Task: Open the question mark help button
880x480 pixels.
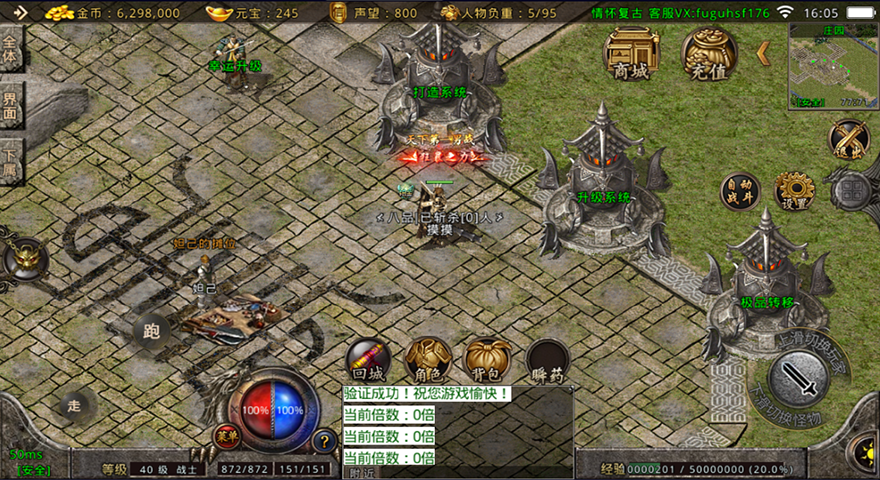Action: [x=324, y=440]
